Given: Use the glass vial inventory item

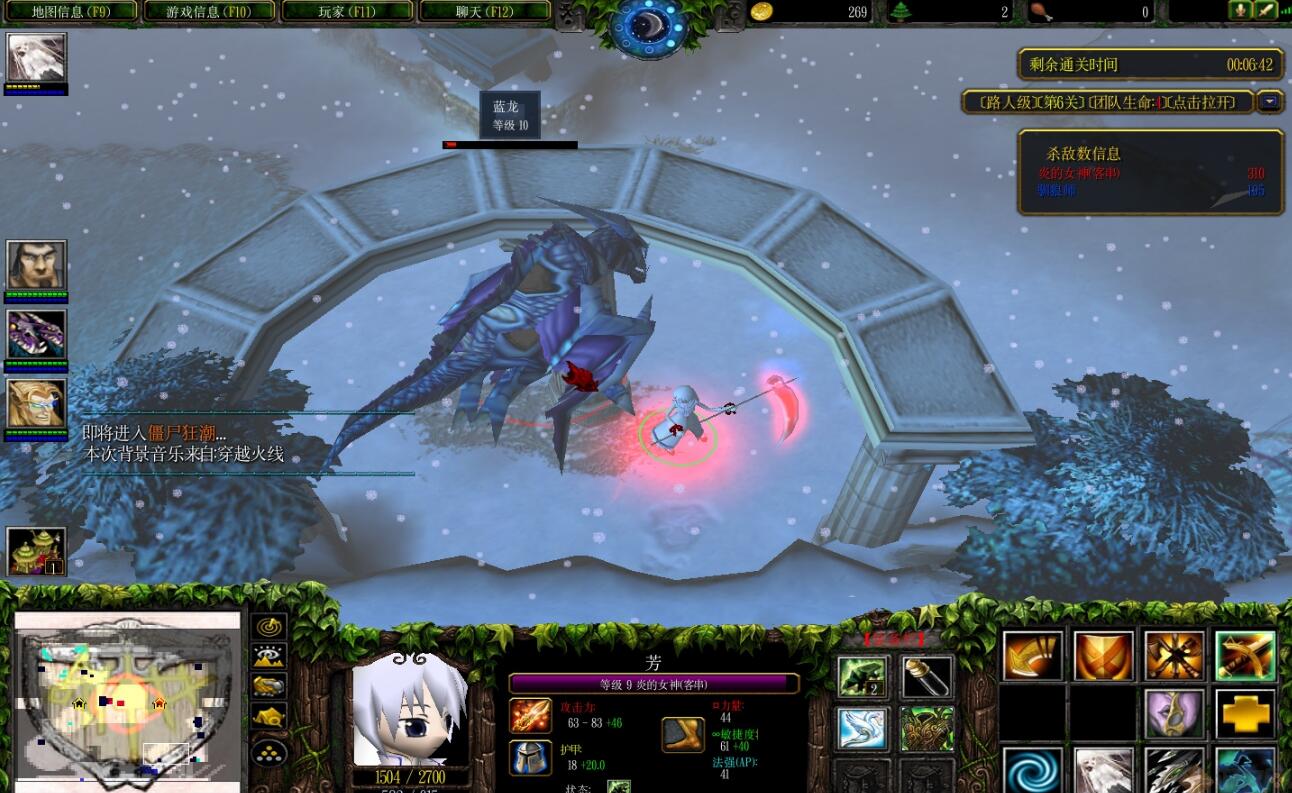Looking at the screenshot, I should coord(927,677).
